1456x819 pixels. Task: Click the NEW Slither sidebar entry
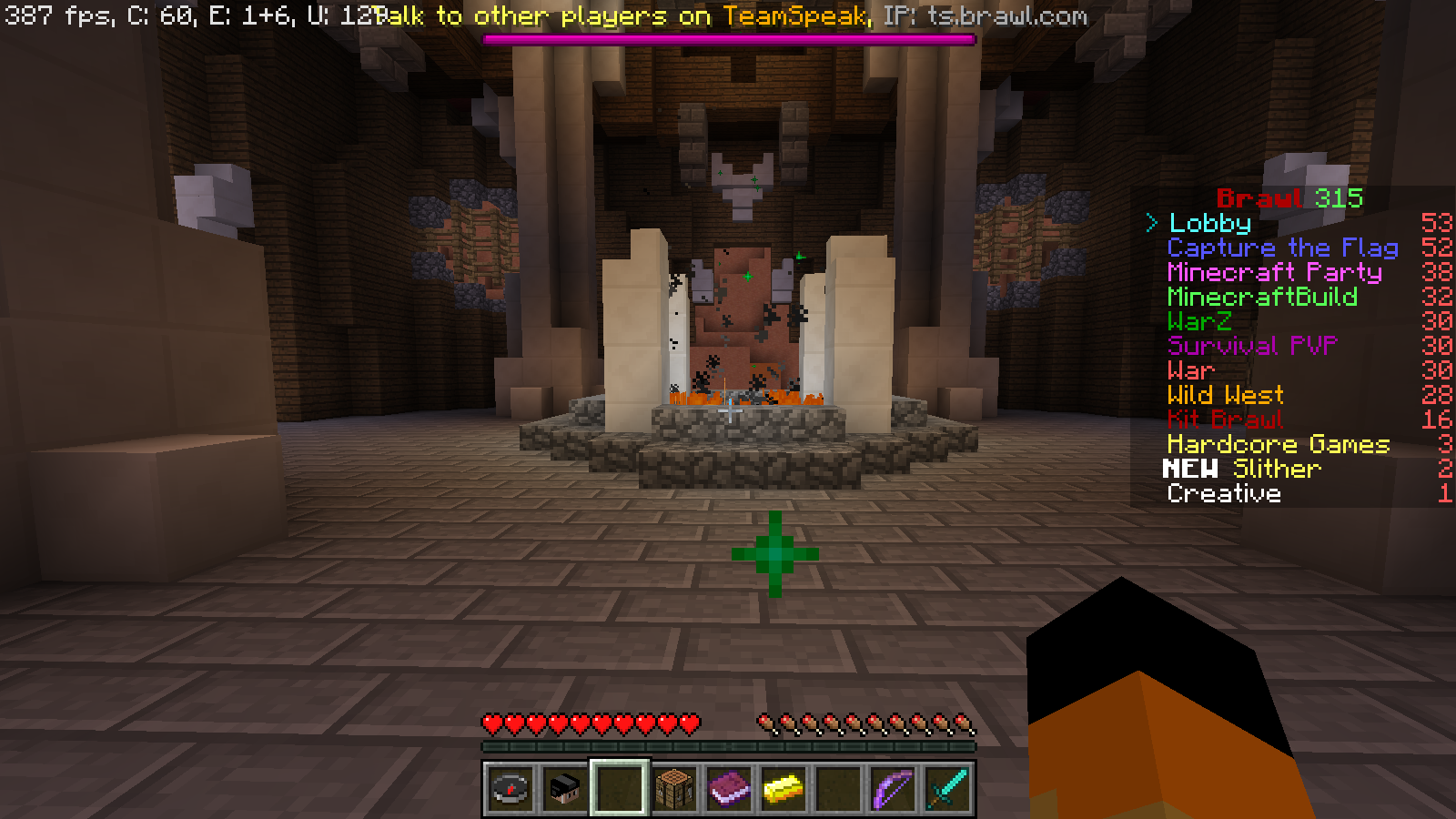(1242, 469)
